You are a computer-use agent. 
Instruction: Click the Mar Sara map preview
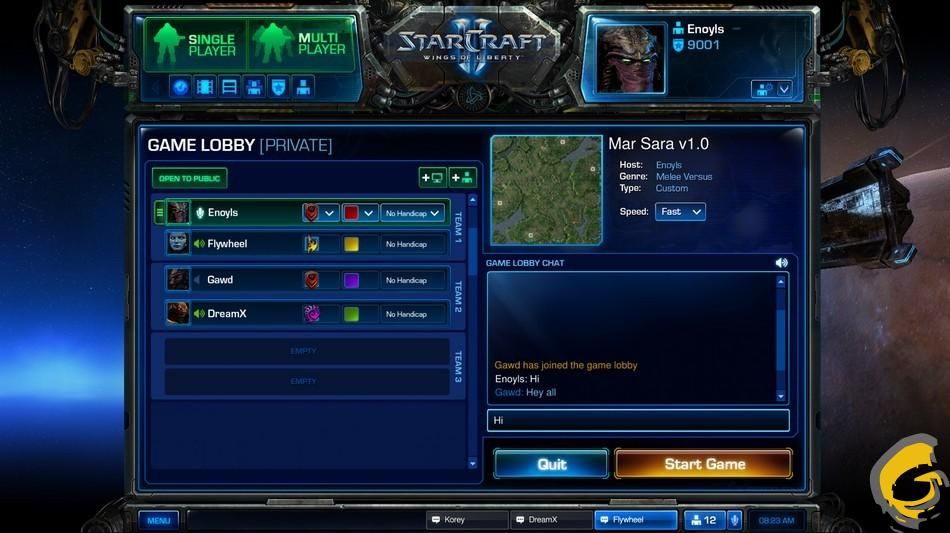pos(546,190)
